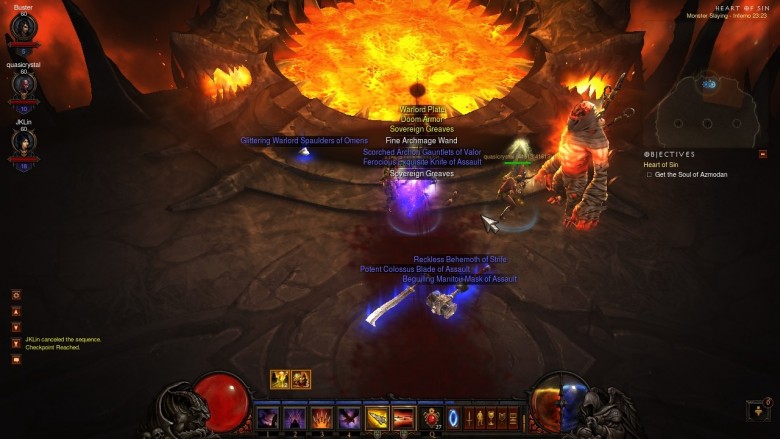Open the chat bubble button
This screenshot has width=780, height=439.
click(16, 359)
